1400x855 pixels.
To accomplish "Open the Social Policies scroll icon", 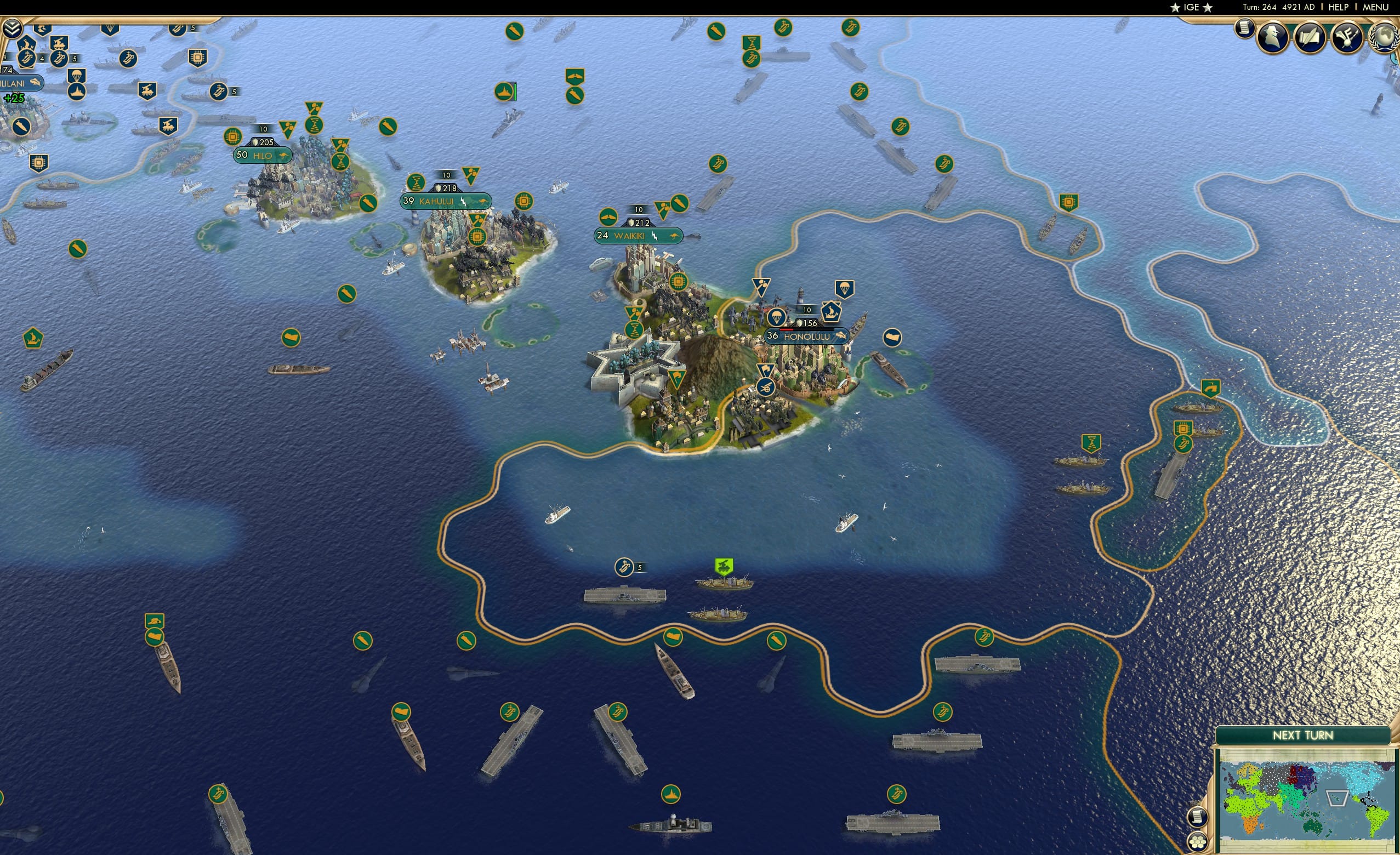I will [1311, 38].
